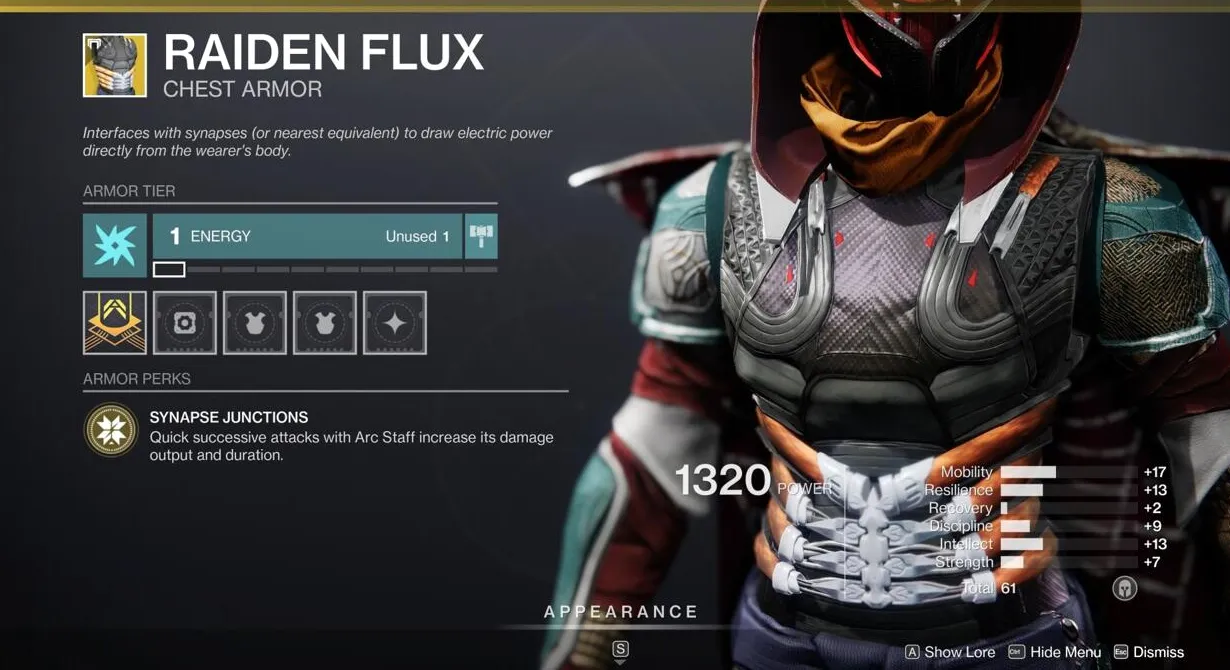This screenshot has width=1230, height=670.
Task: Click the helmet icon beside stat total
Action: pos(1125,588)
